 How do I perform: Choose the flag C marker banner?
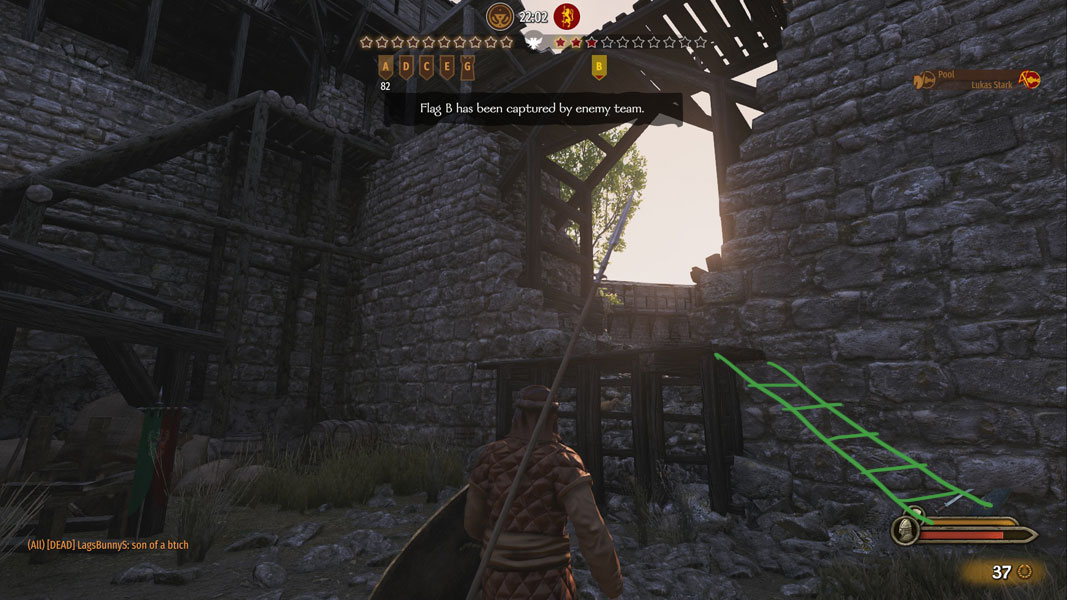[426, 67]
